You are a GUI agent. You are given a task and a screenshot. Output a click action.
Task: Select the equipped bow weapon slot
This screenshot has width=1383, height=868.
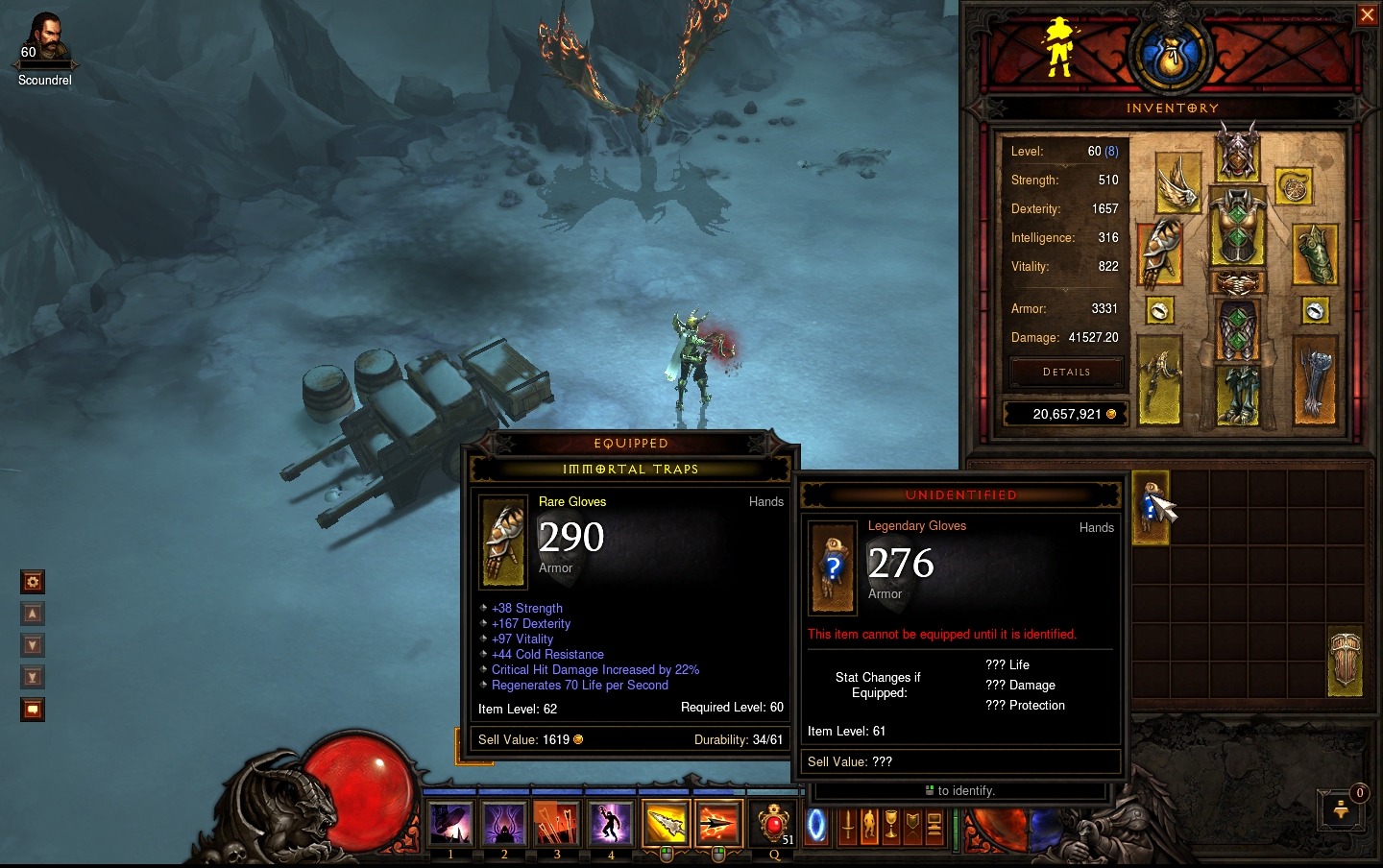point(1160,380)
